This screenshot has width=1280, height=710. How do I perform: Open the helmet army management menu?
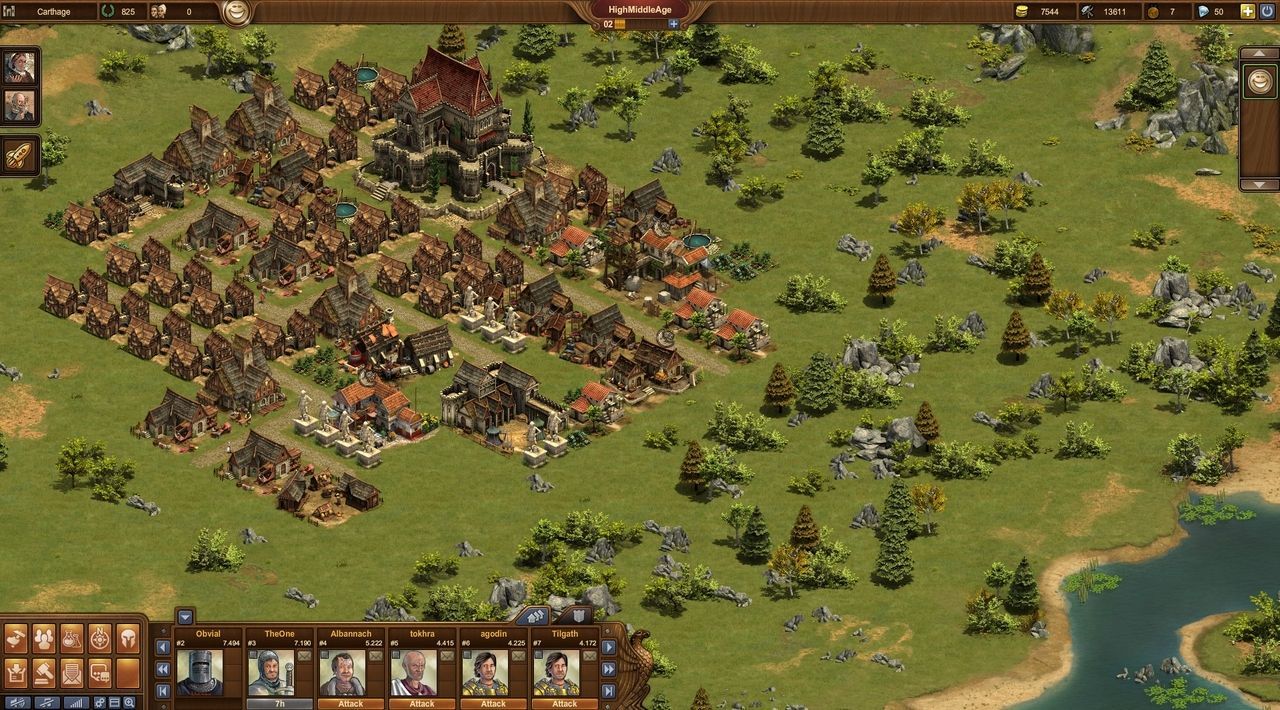click(127, 637)
